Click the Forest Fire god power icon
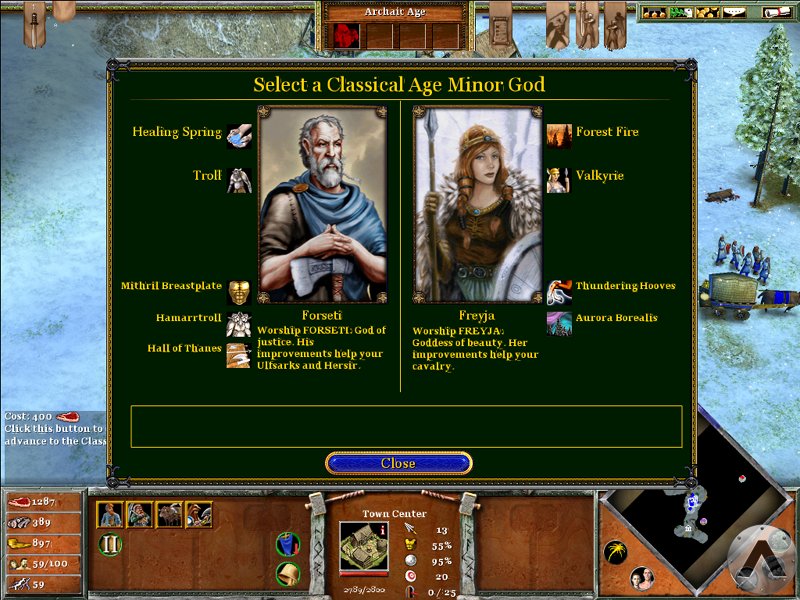 tap(560, 135)
